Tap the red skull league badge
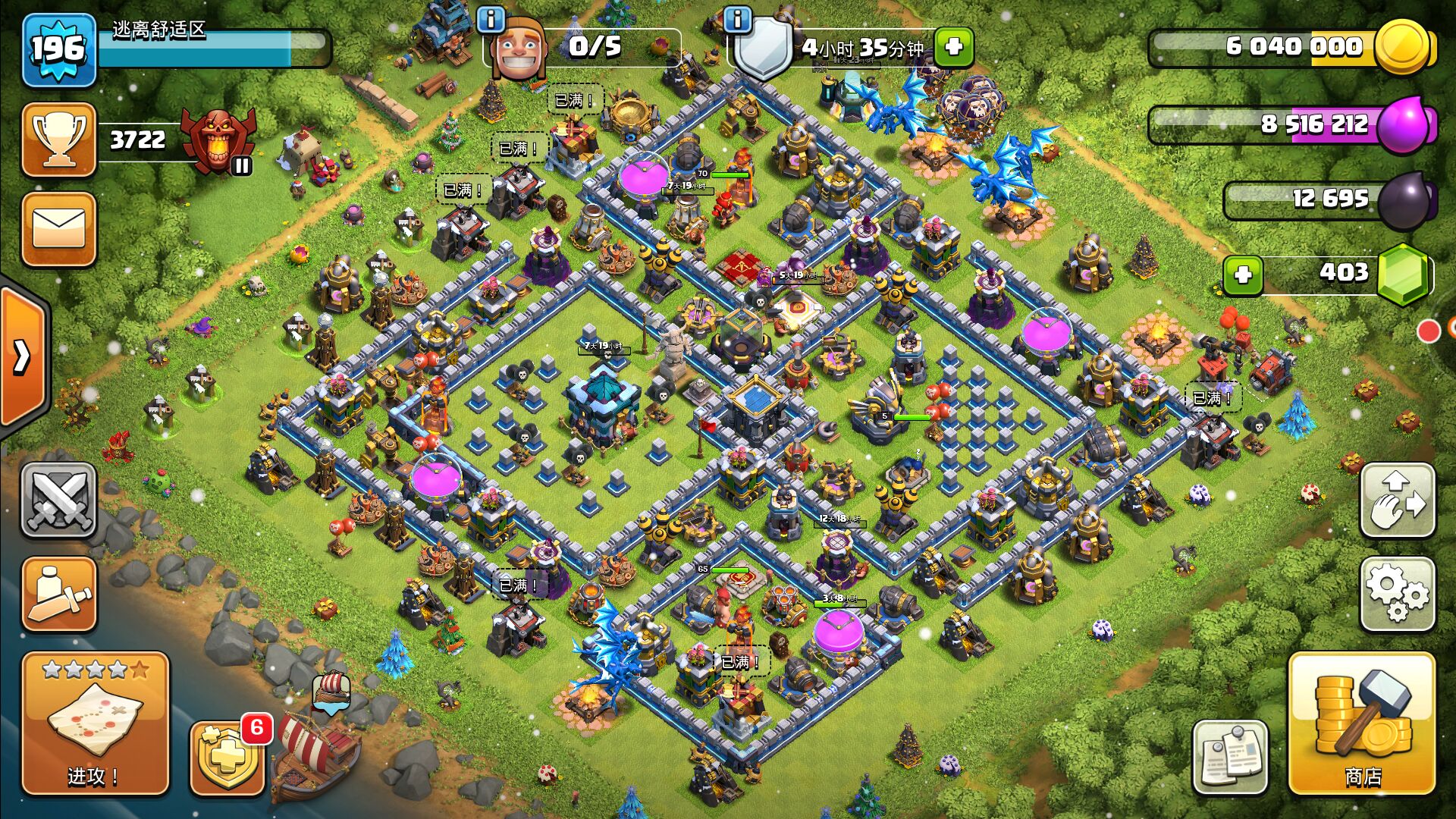The width and height of the screenshot is (1456, 819). (x=218, y=140)
